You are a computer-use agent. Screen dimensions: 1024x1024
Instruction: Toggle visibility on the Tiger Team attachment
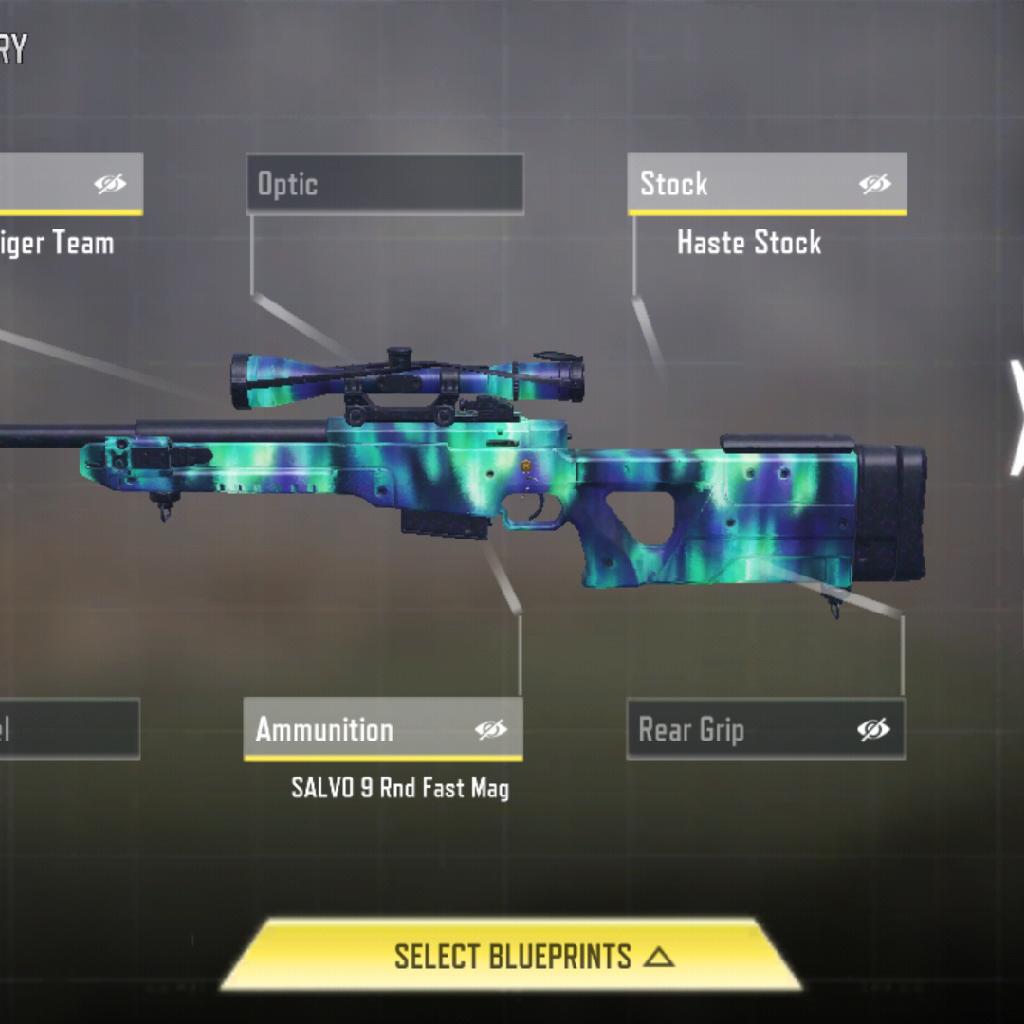(x=110, y=184)
